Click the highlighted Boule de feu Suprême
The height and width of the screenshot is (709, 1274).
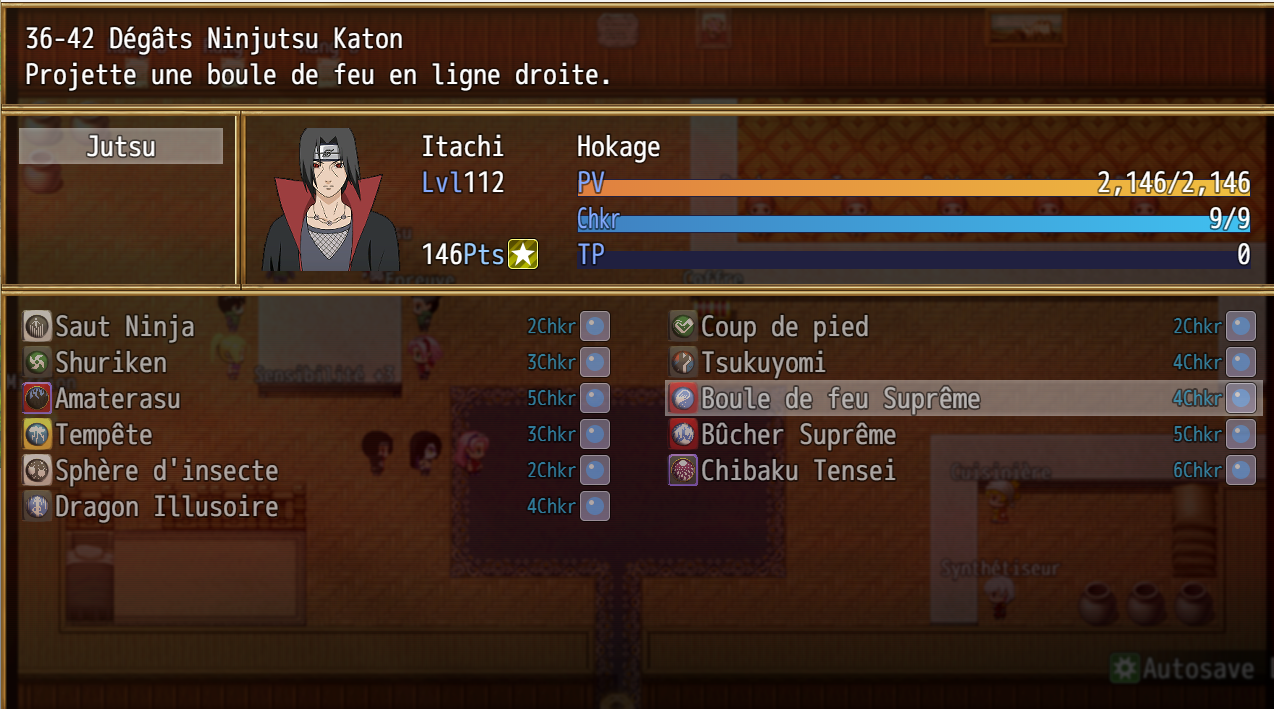point(840,399)
